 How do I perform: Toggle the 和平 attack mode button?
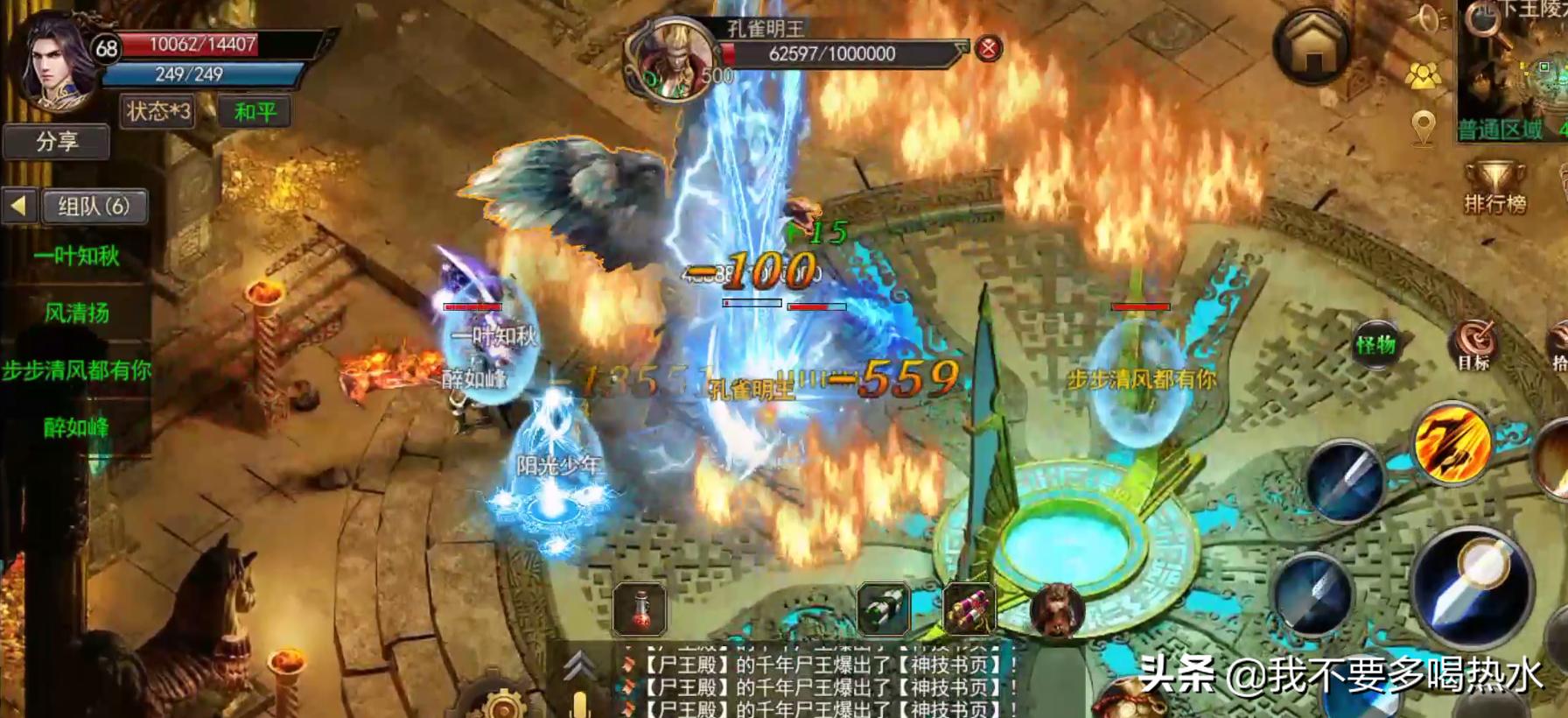(x=255, y=112)
